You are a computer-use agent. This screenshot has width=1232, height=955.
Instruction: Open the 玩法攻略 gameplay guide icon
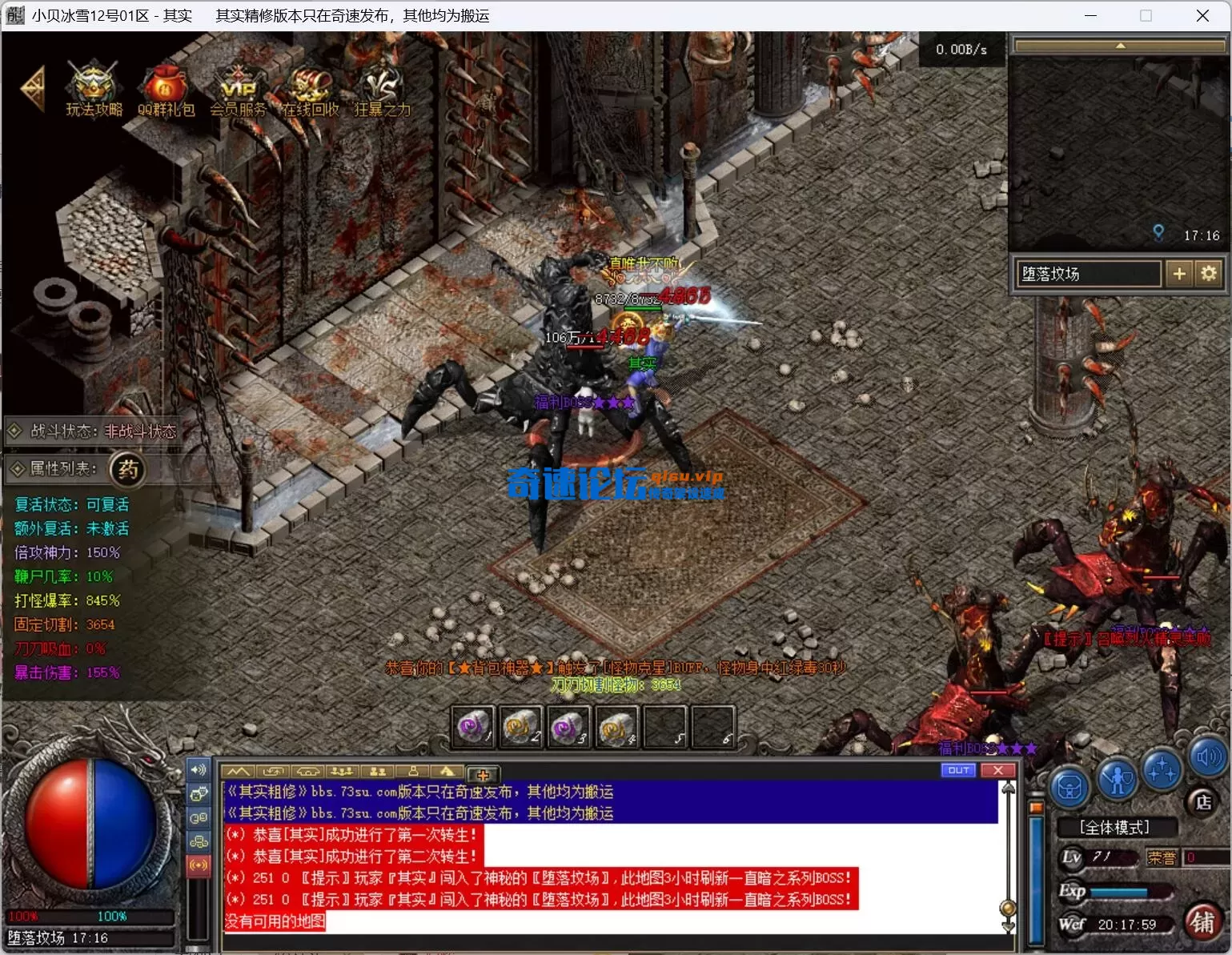point(94,88)
